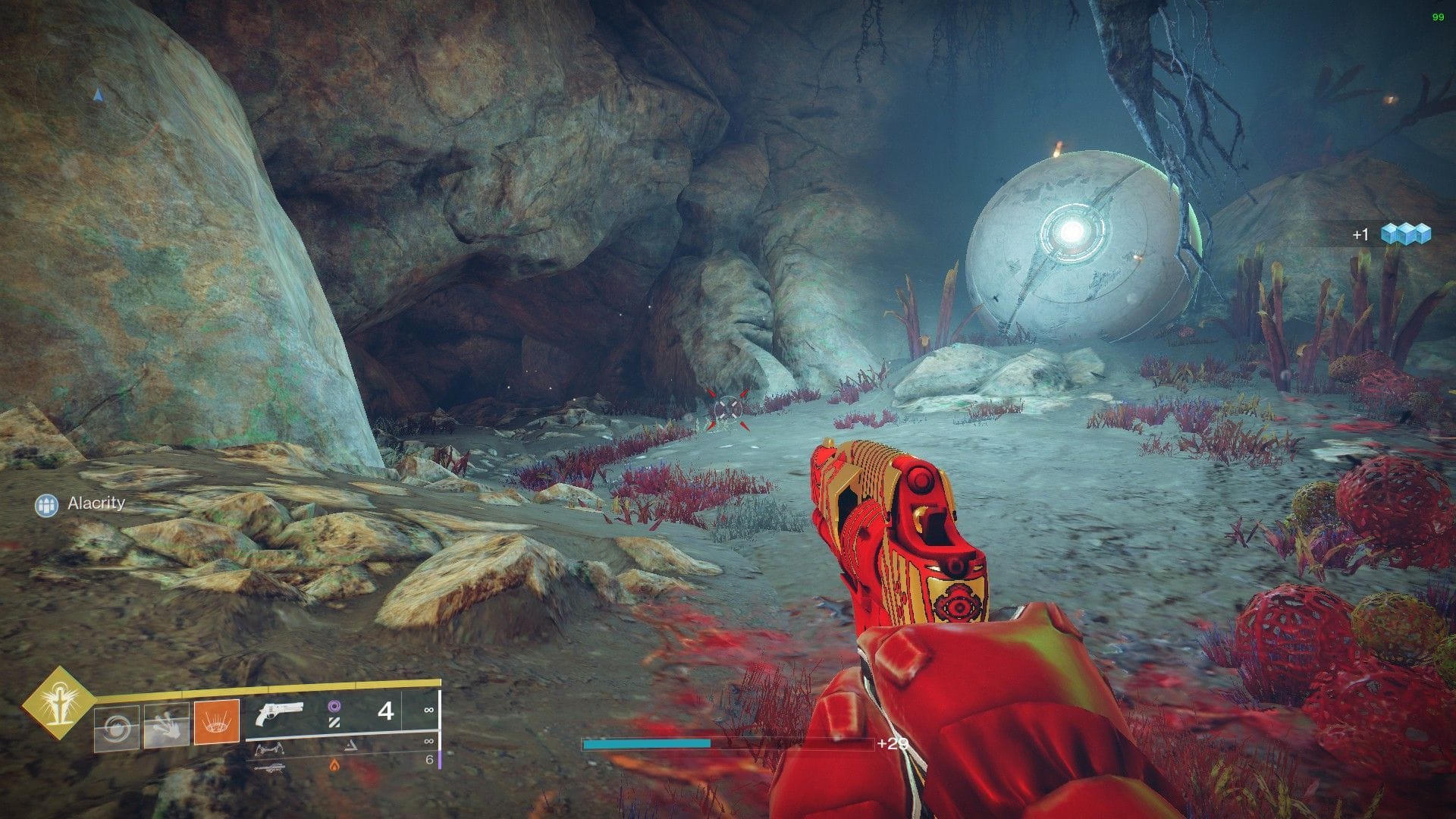This screenshot has width=1456, height=819.
Task: Select the hand cannon weapon silhouette icon
Action: [280, 714]
